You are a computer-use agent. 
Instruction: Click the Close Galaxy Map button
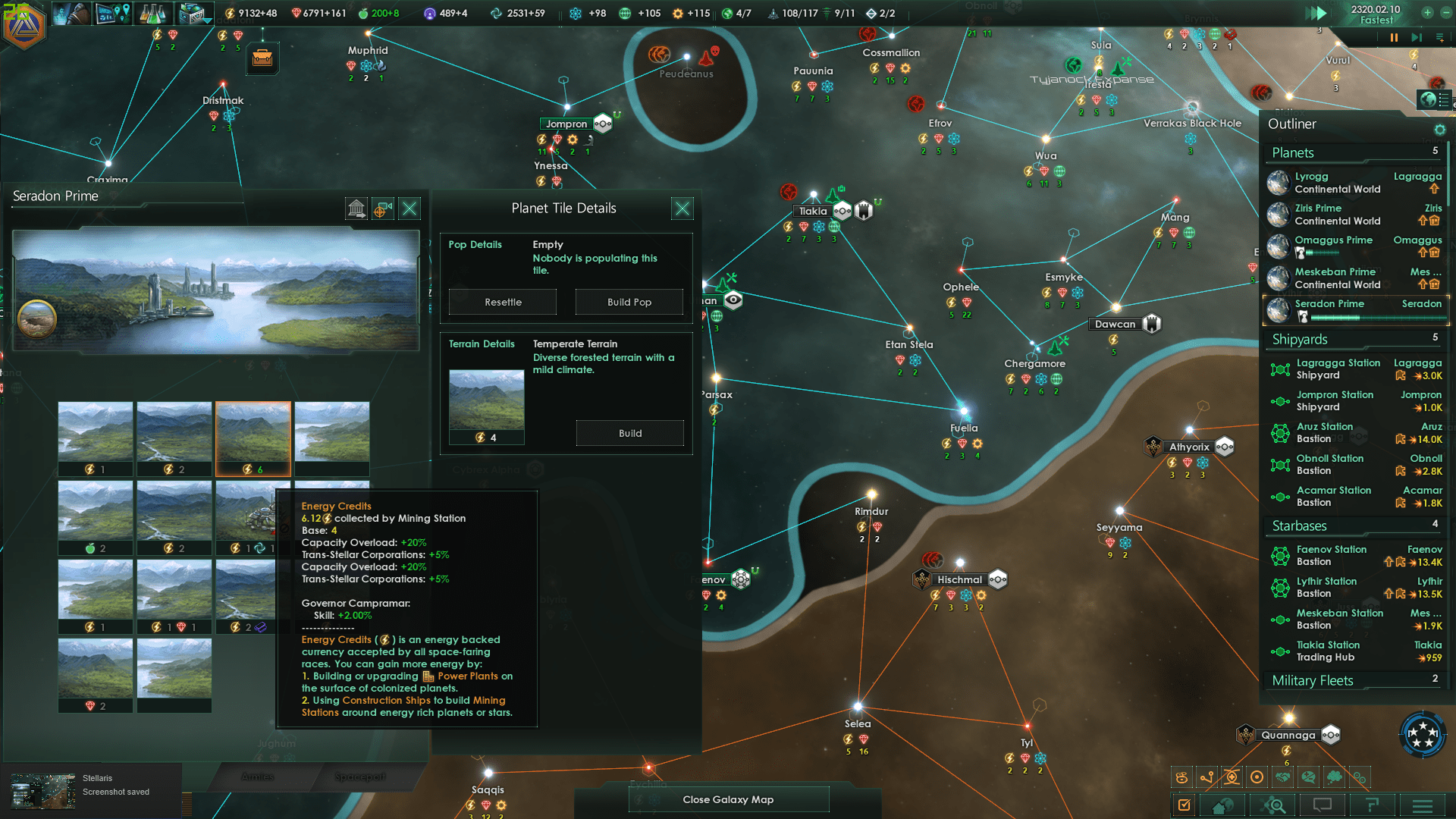(x=728, y=799)
